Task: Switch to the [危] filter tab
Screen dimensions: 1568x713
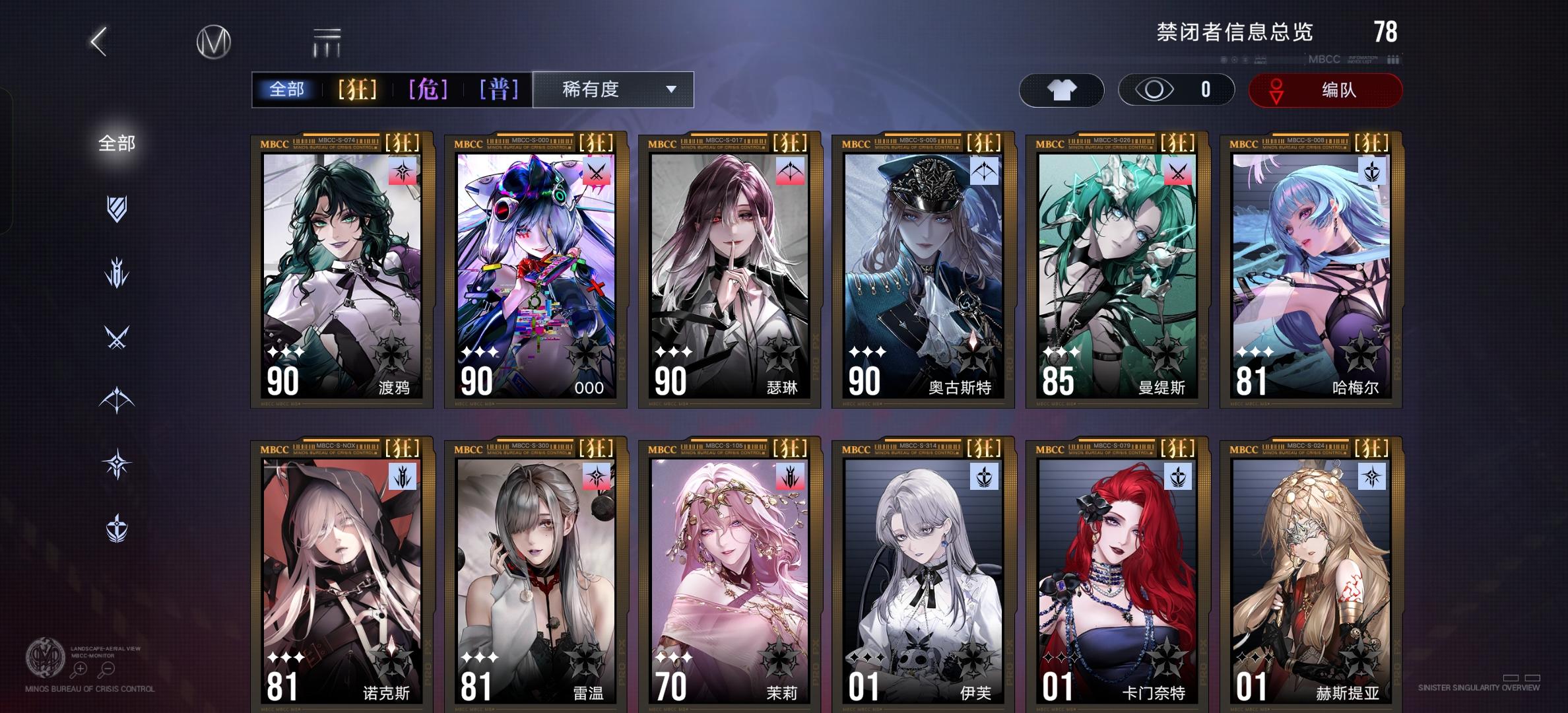Action: 428,88
